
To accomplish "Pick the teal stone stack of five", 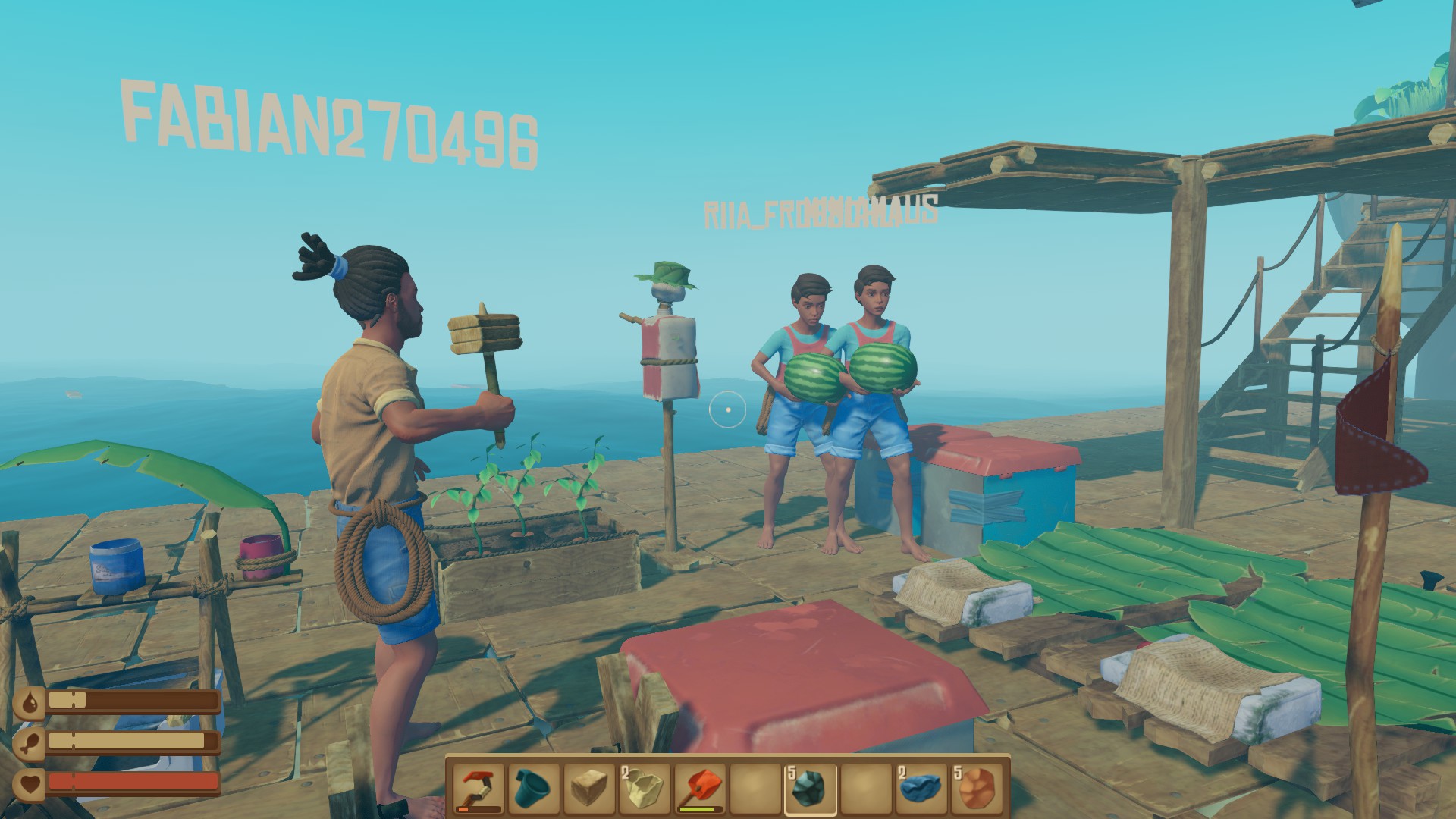I will (810, 789).
